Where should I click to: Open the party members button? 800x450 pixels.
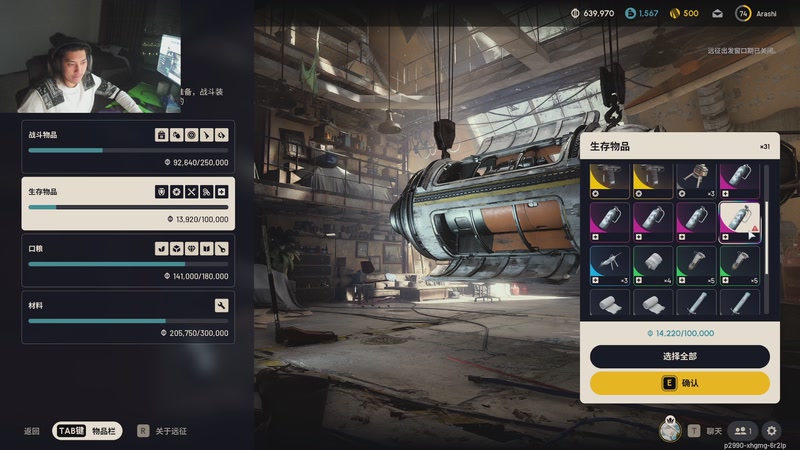[742, 431]
